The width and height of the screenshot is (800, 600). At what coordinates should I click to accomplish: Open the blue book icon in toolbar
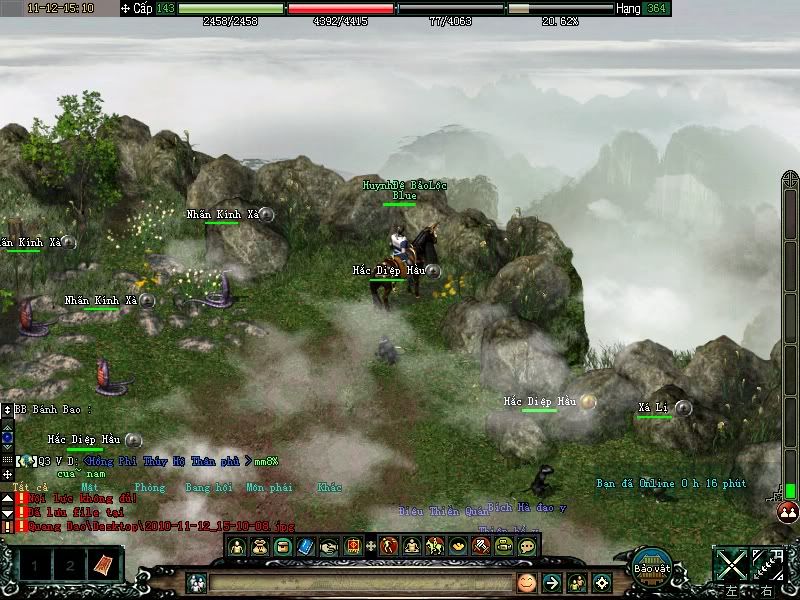306,546
